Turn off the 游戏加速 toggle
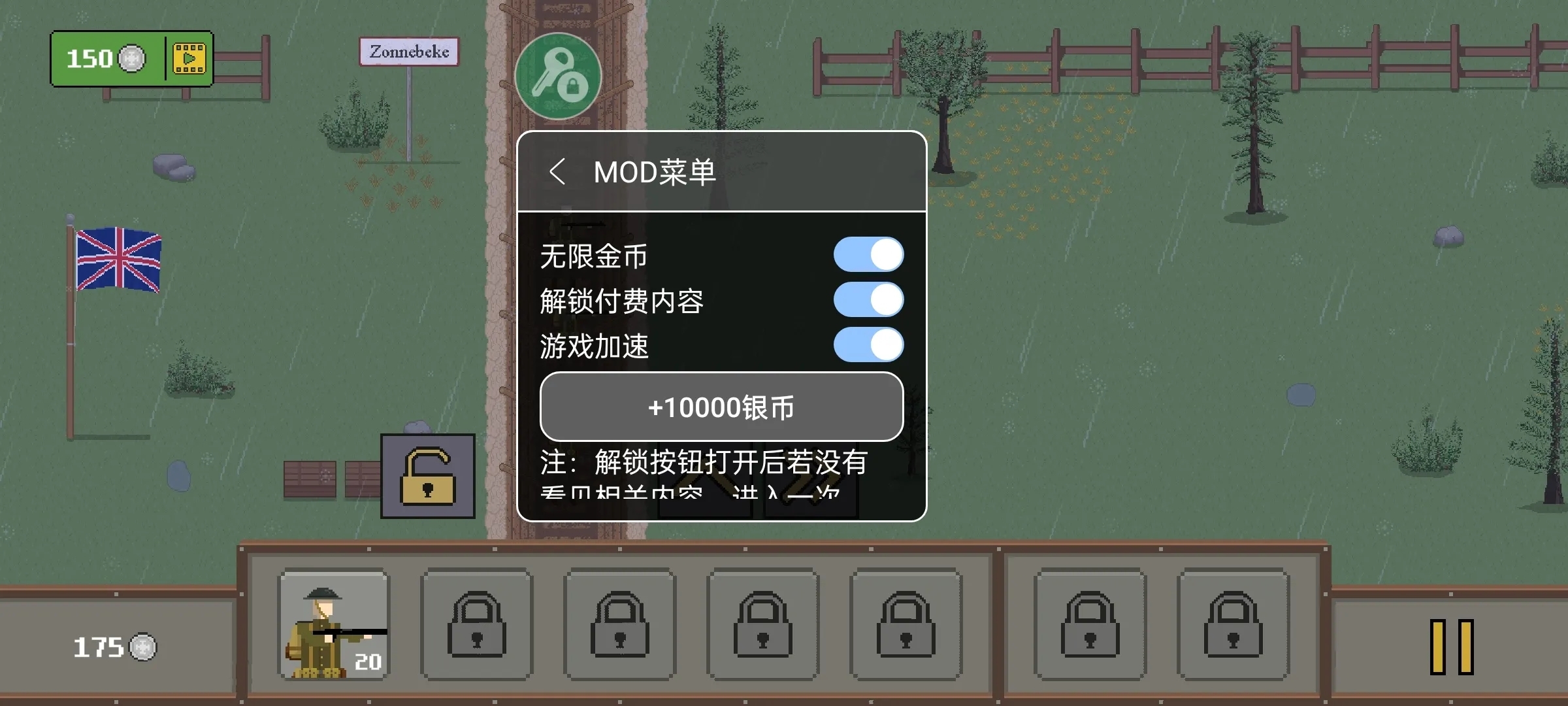Screen dimensions: 1568x706 pos(870,345)
